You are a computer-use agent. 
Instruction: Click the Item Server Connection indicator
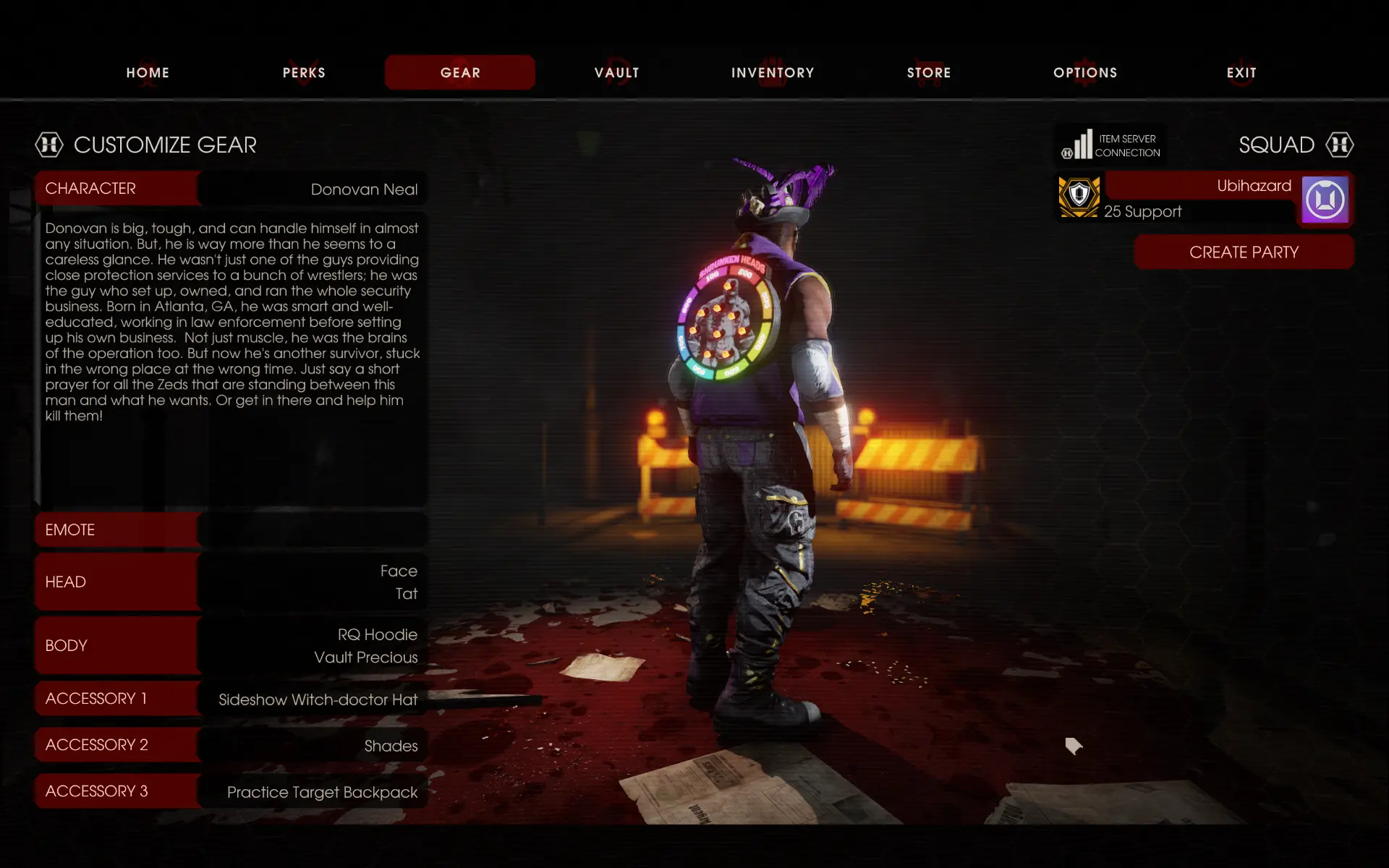tap(1111, 145)
